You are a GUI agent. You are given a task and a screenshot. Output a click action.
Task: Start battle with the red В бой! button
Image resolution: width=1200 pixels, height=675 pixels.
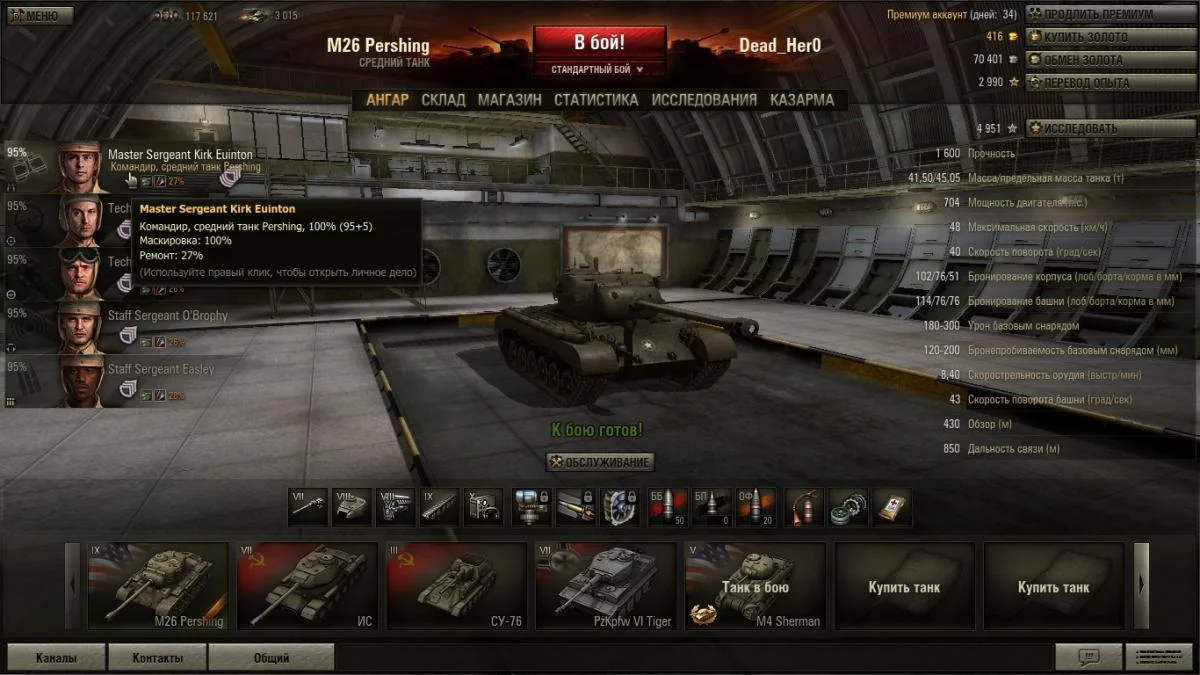click(x=599, y=43)
